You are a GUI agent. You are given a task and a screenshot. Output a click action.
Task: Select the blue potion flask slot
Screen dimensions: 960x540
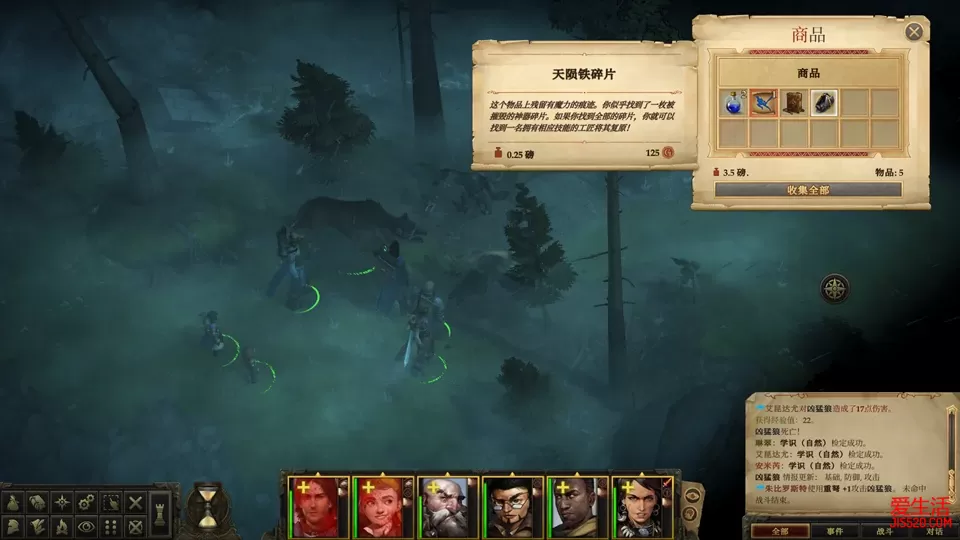[x=733, y=102]
